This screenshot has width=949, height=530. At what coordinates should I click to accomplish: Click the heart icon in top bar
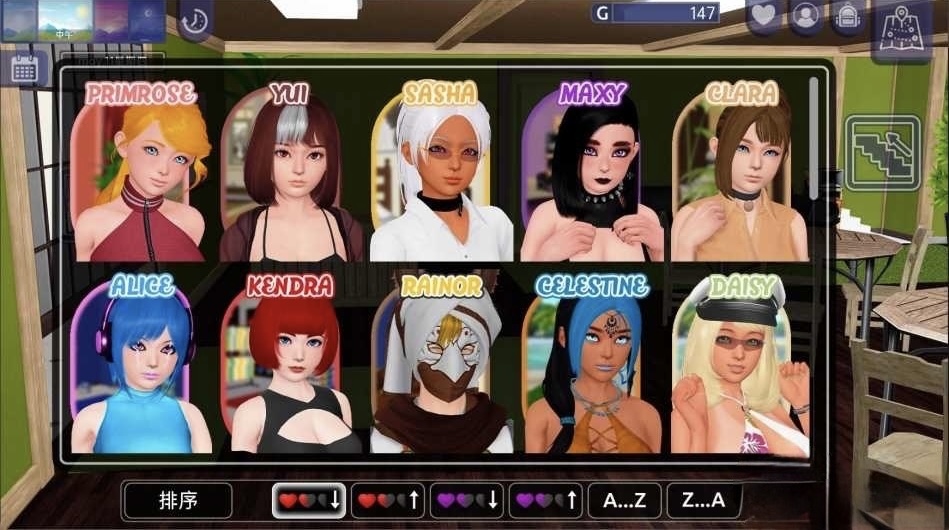(x=764, y=16)
